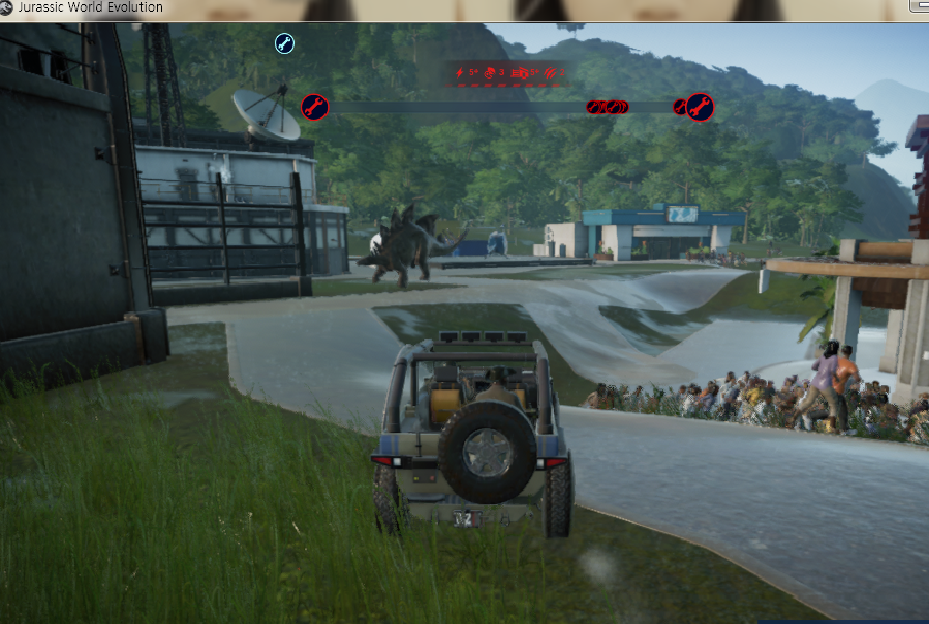This screenshot has height=624, width=929.
Task: Select the blue wrench repair marker
Action: coord(284,43)
